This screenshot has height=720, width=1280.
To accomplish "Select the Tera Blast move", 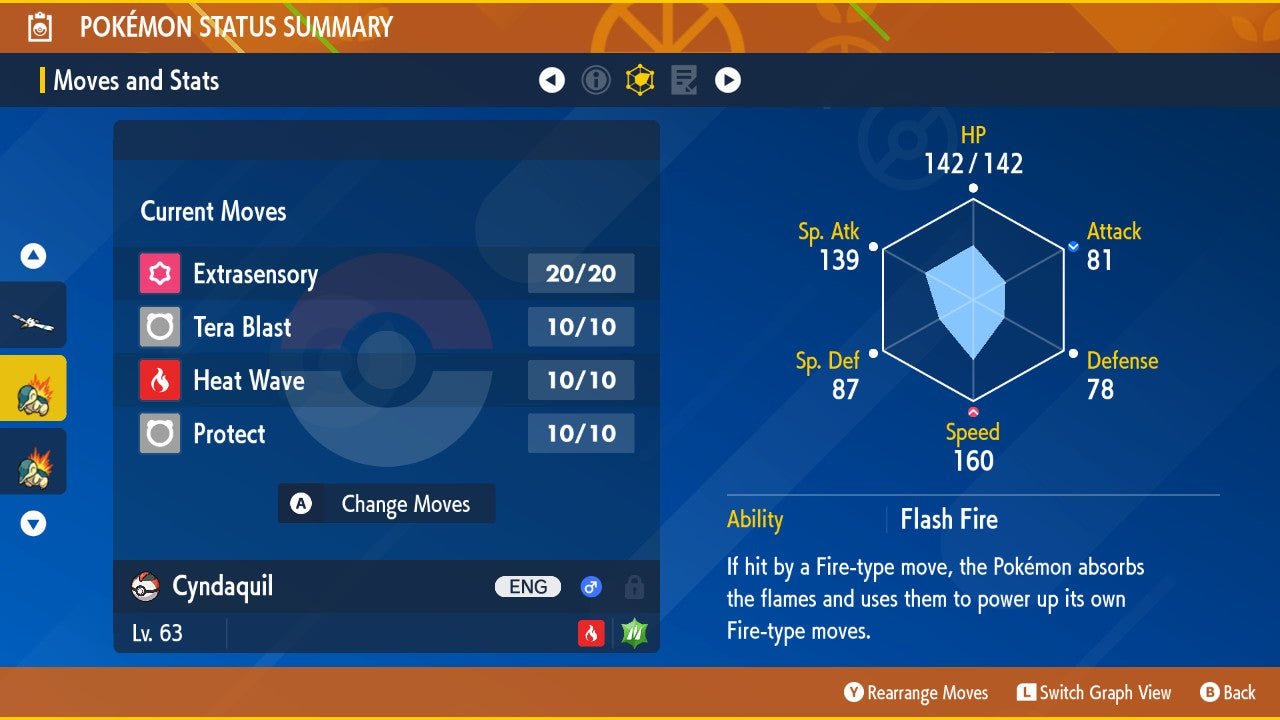I will pos(386,327).
